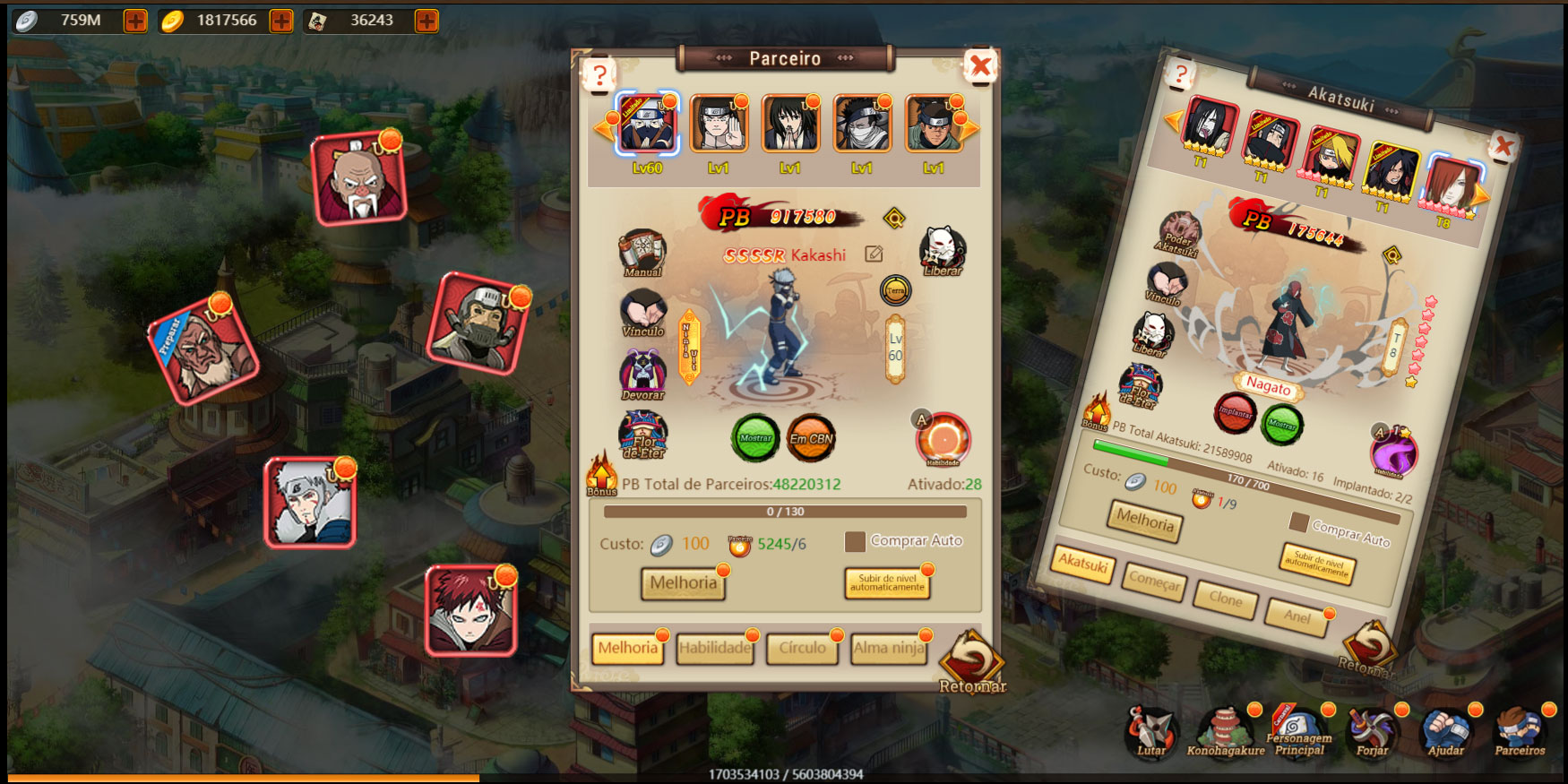The image size is (1568, 784).
Task: Click the green Mostrar button beside Em CBN
Action: [755, 438]
